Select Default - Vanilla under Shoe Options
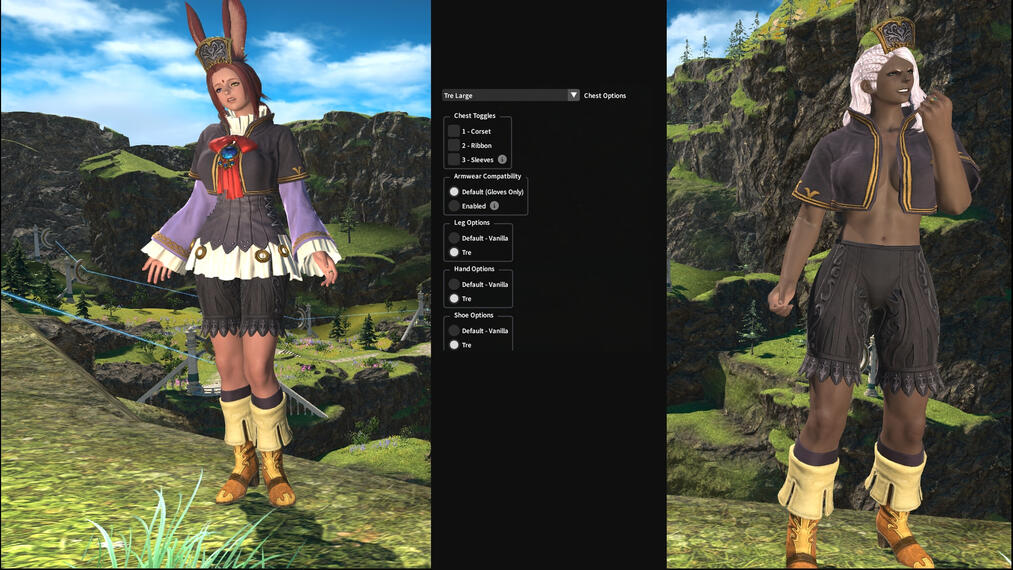1013x570 pixels. (x=454, y=330)
